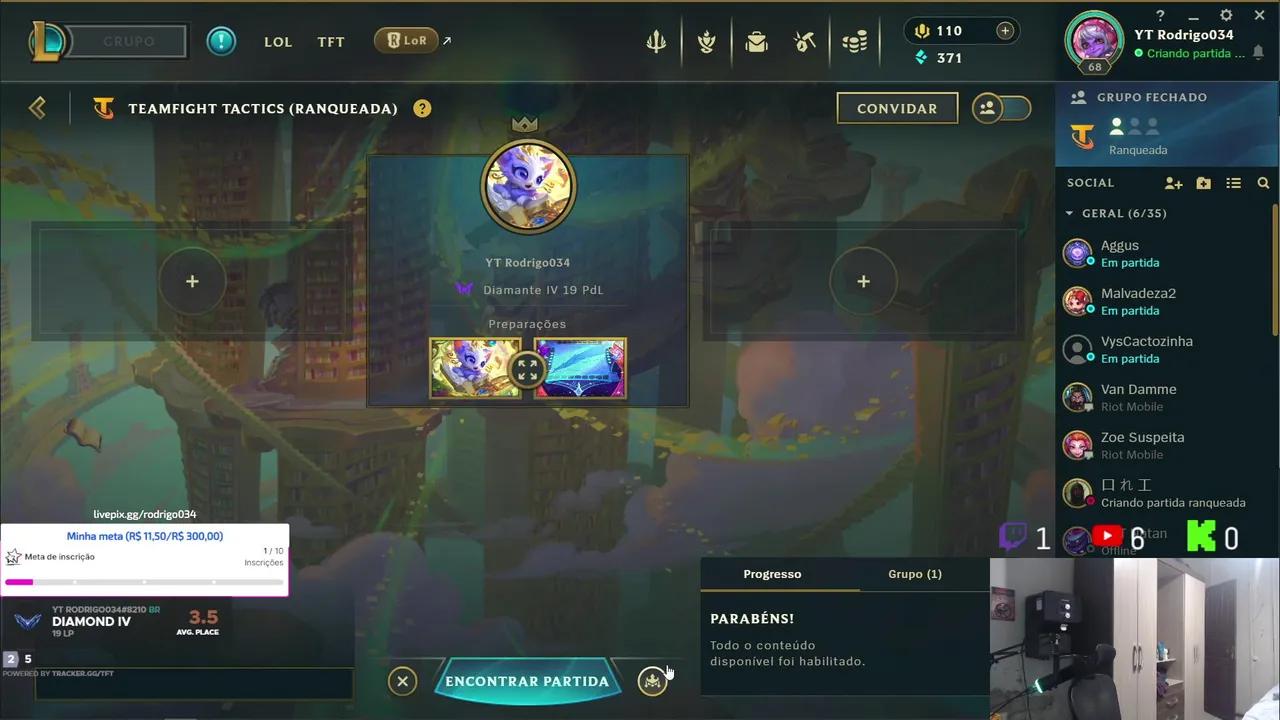
Task: Click the friends list view icon
Action: (x=1234, y=183)
